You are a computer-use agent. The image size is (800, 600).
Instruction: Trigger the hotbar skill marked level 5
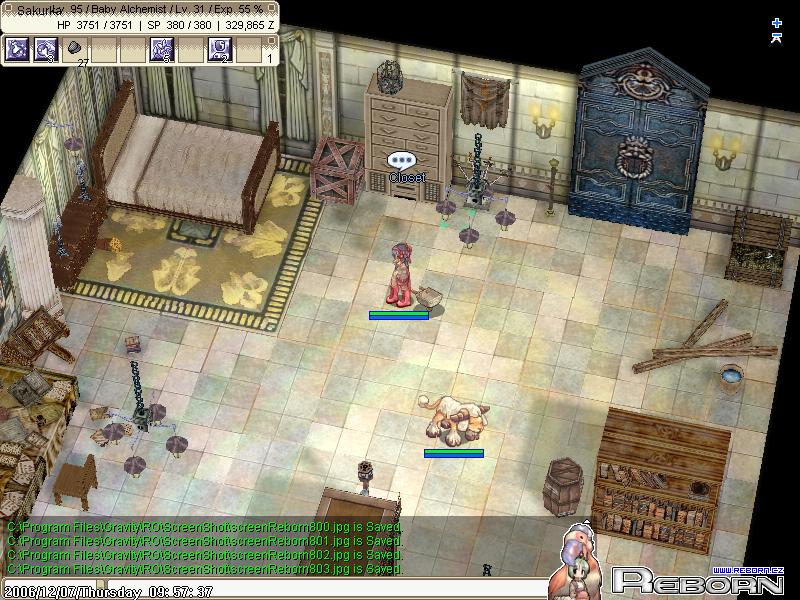pyautogui.click(x=162, y=49)
